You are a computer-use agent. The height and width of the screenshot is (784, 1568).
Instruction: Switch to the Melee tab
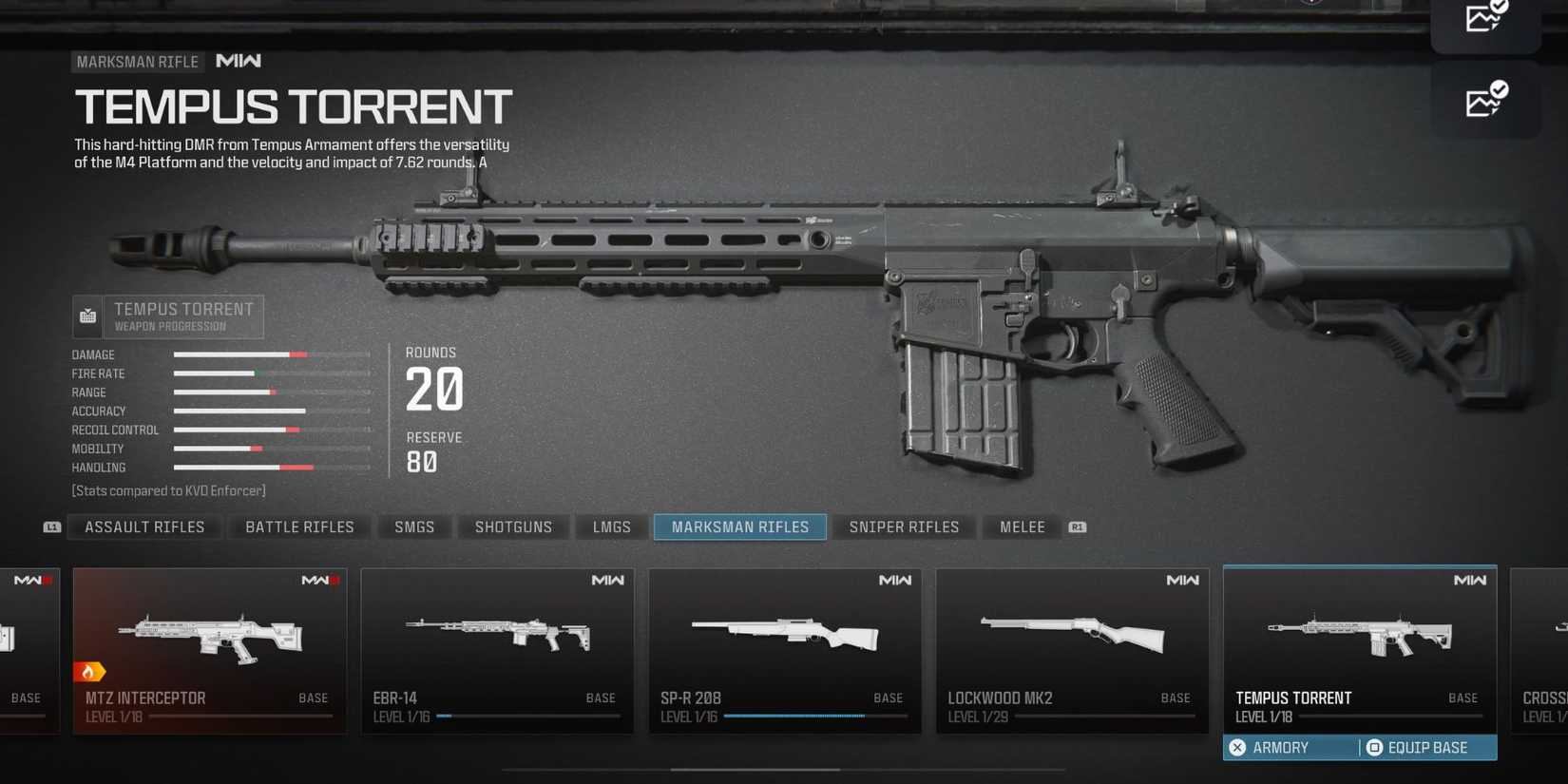pos(1021,526)
